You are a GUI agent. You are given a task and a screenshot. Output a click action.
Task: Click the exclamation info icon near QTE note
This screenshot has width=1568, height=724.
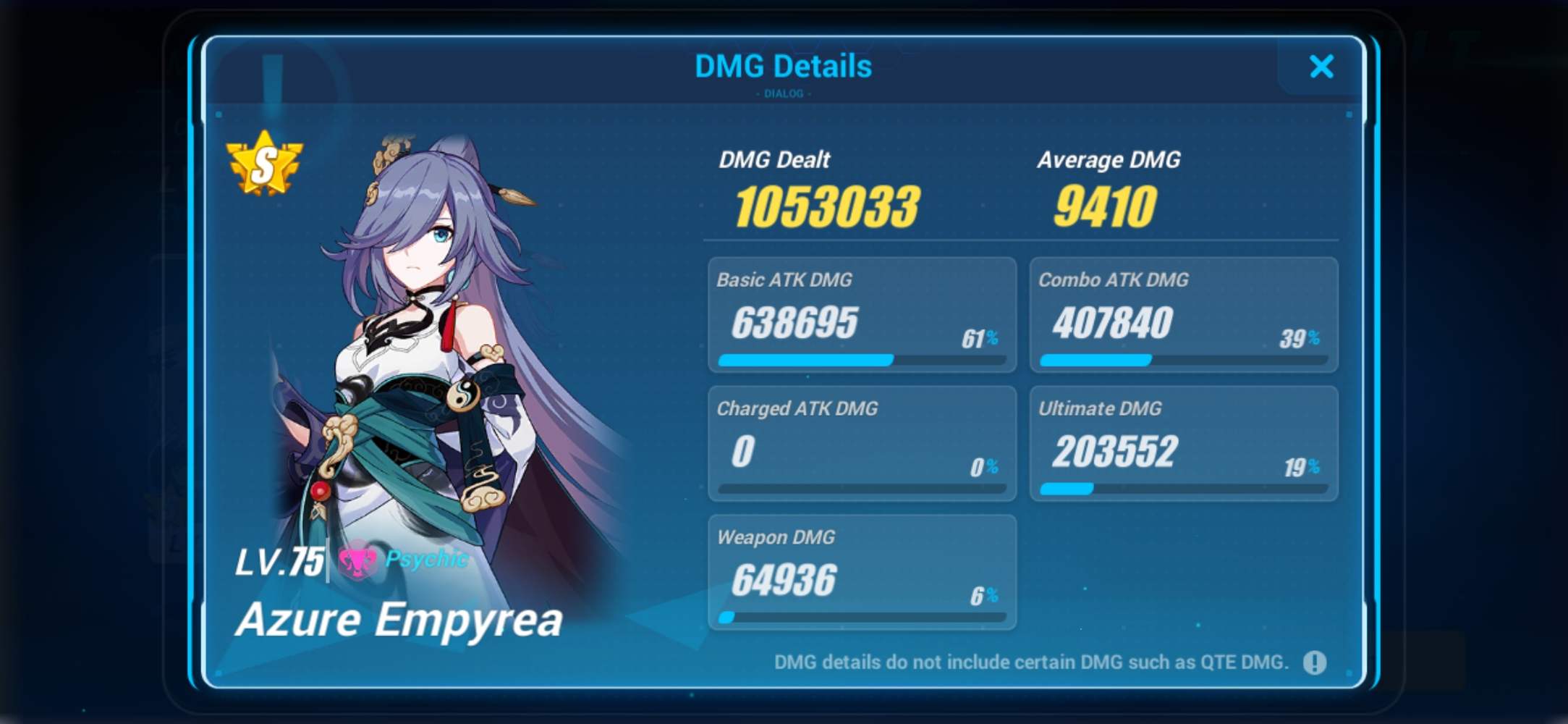[1317, 662]
